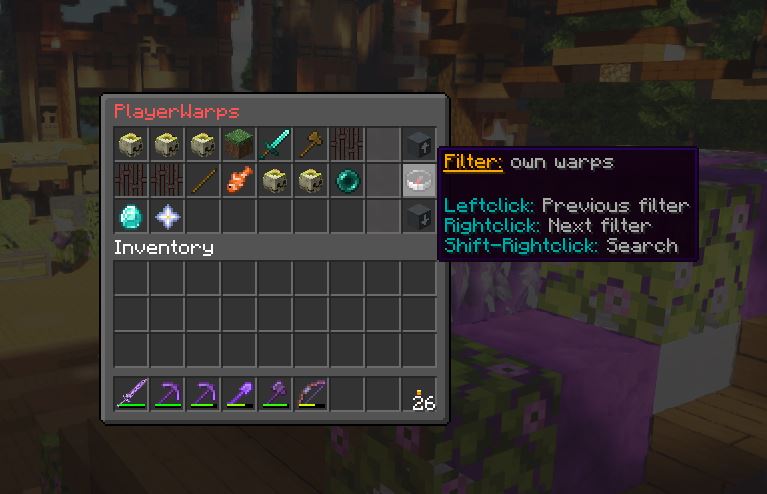The width and height of the screenshot is (767, 494).
Task: Select the orange tropical fish warp
Action: click(x=239, y=180)
